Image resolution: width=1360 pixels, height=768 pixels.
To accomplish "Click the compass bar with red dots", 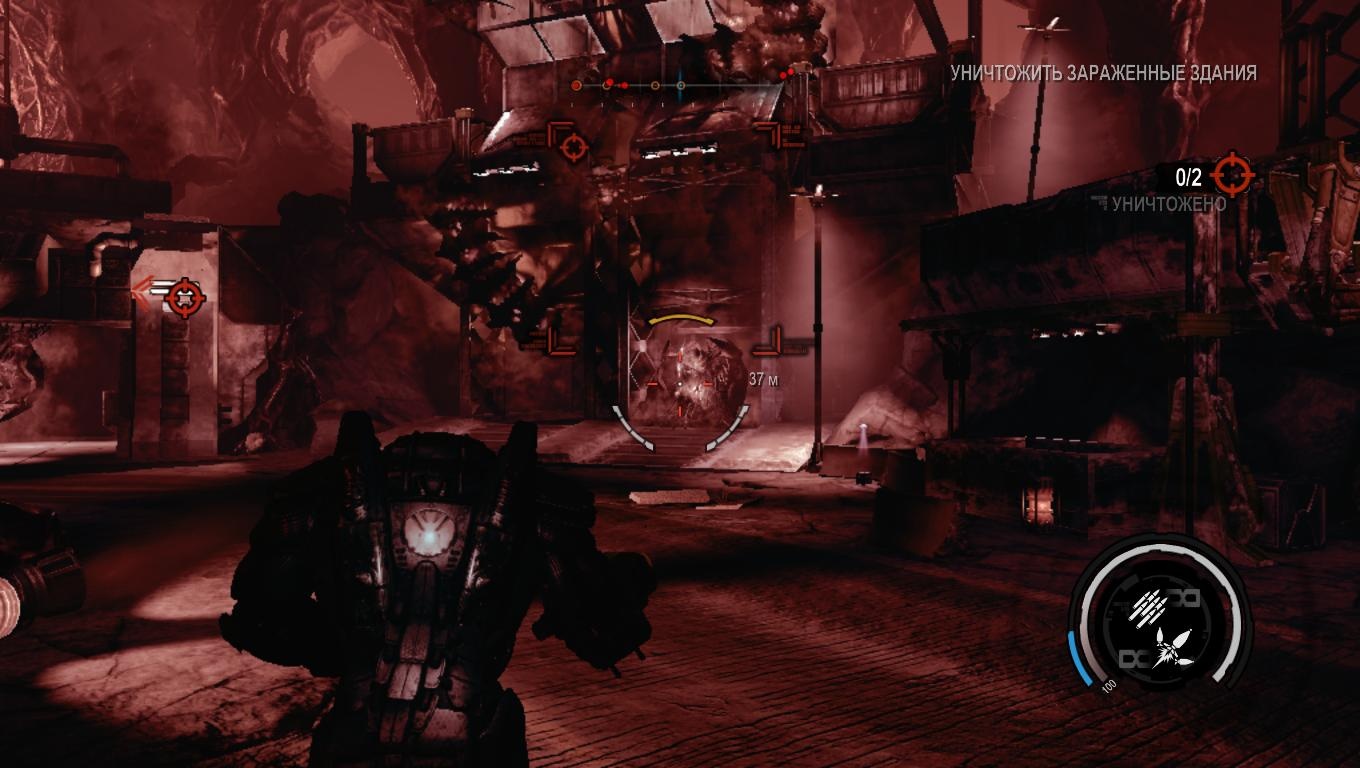I will tap(680, 86).
